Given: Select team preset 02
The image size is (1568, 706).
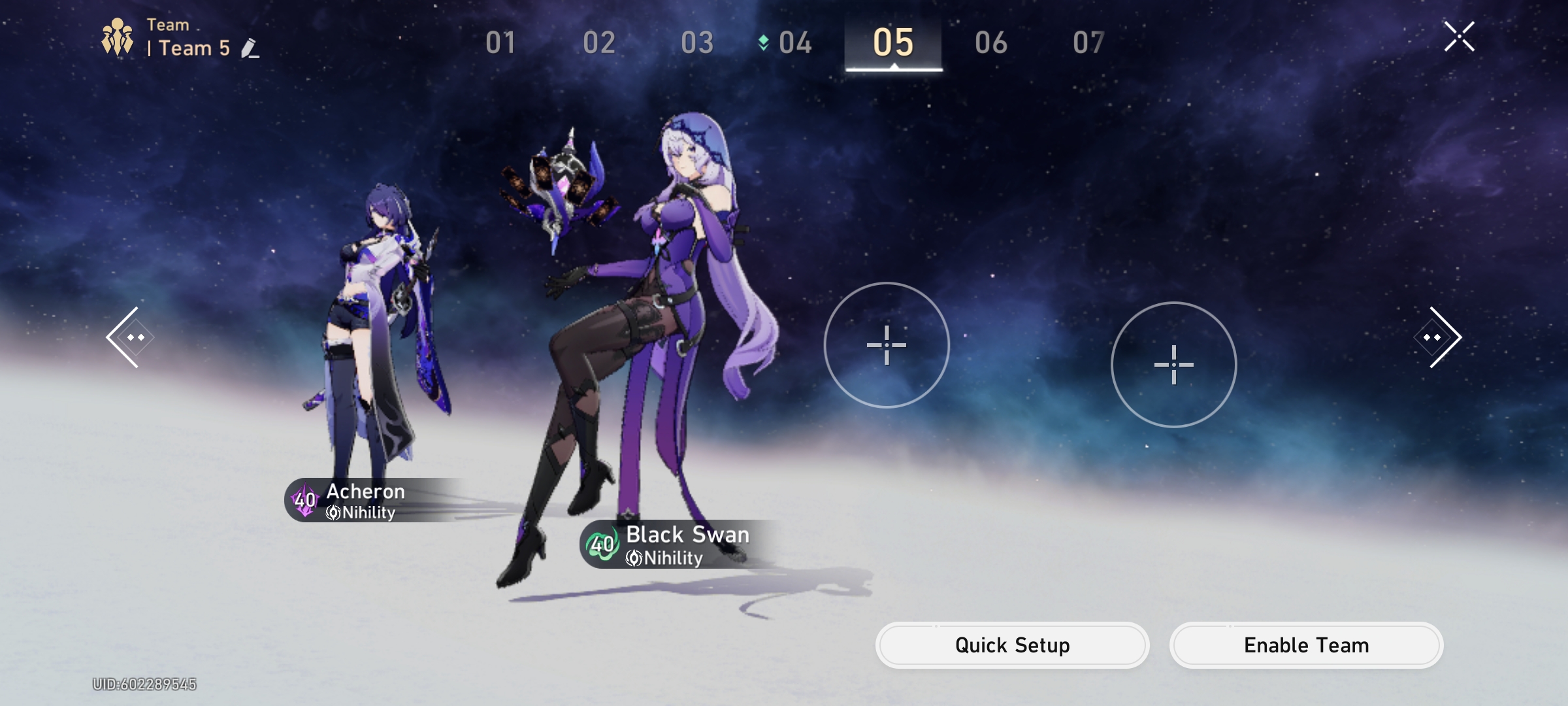Looking at the screenshot, I should [599, 41].
